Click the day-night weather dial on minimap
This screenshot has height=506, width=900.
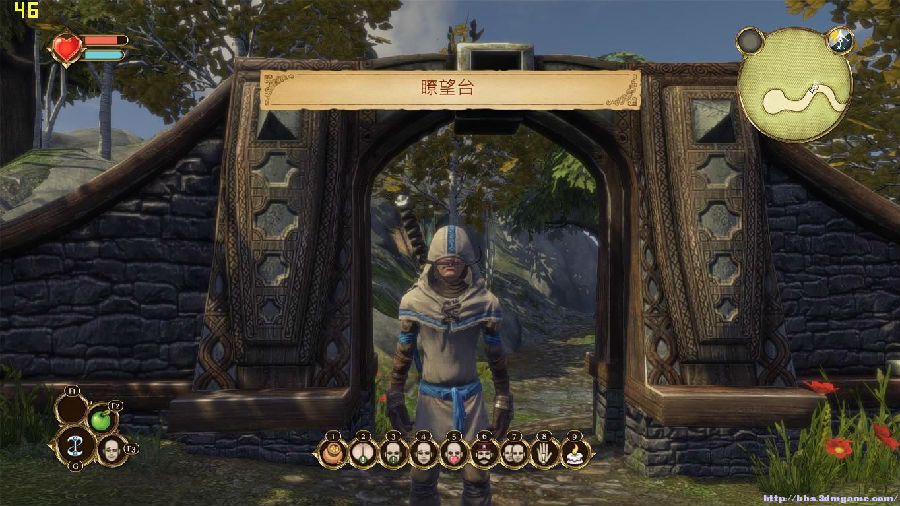click(840, 40)
